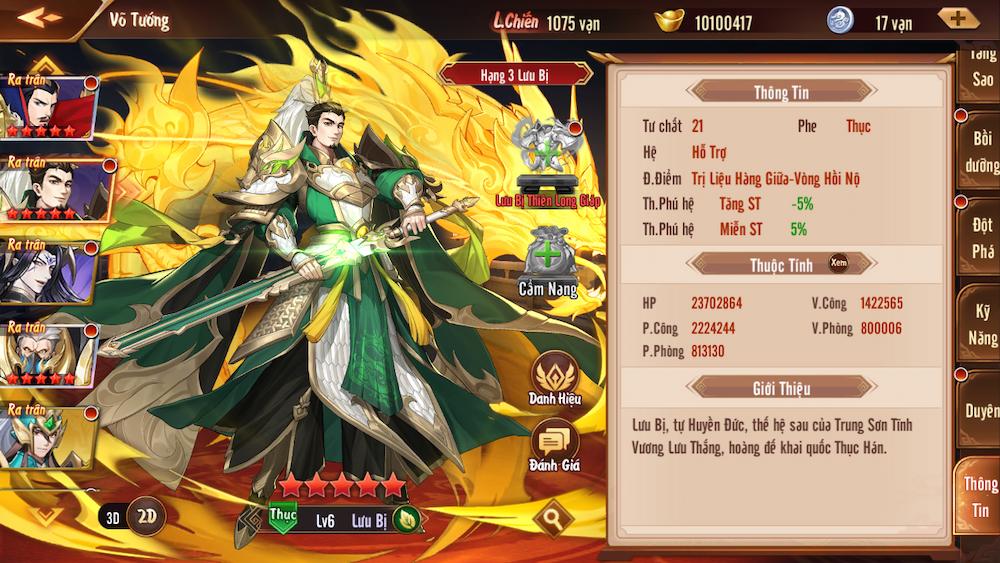Switch the model view to 3D
Viewport: 1000px width, 563px height.
113,517
